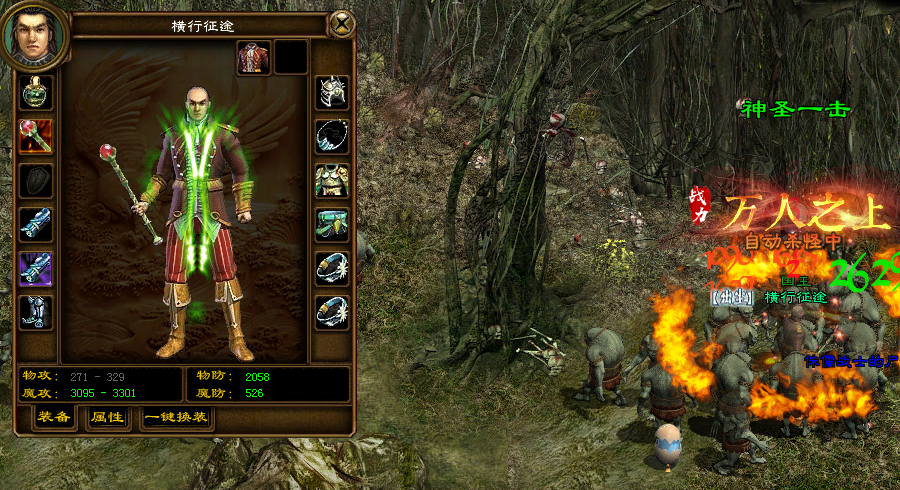Click the 一键换装 quick-swap outfit button

176,417
